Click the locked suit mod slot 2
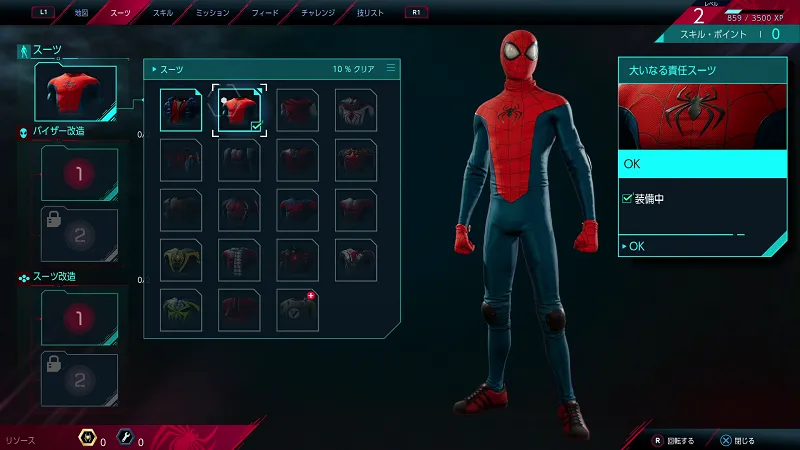Image resolution: width=800 pixels, height=450 pixels. (x=79, y=380)
